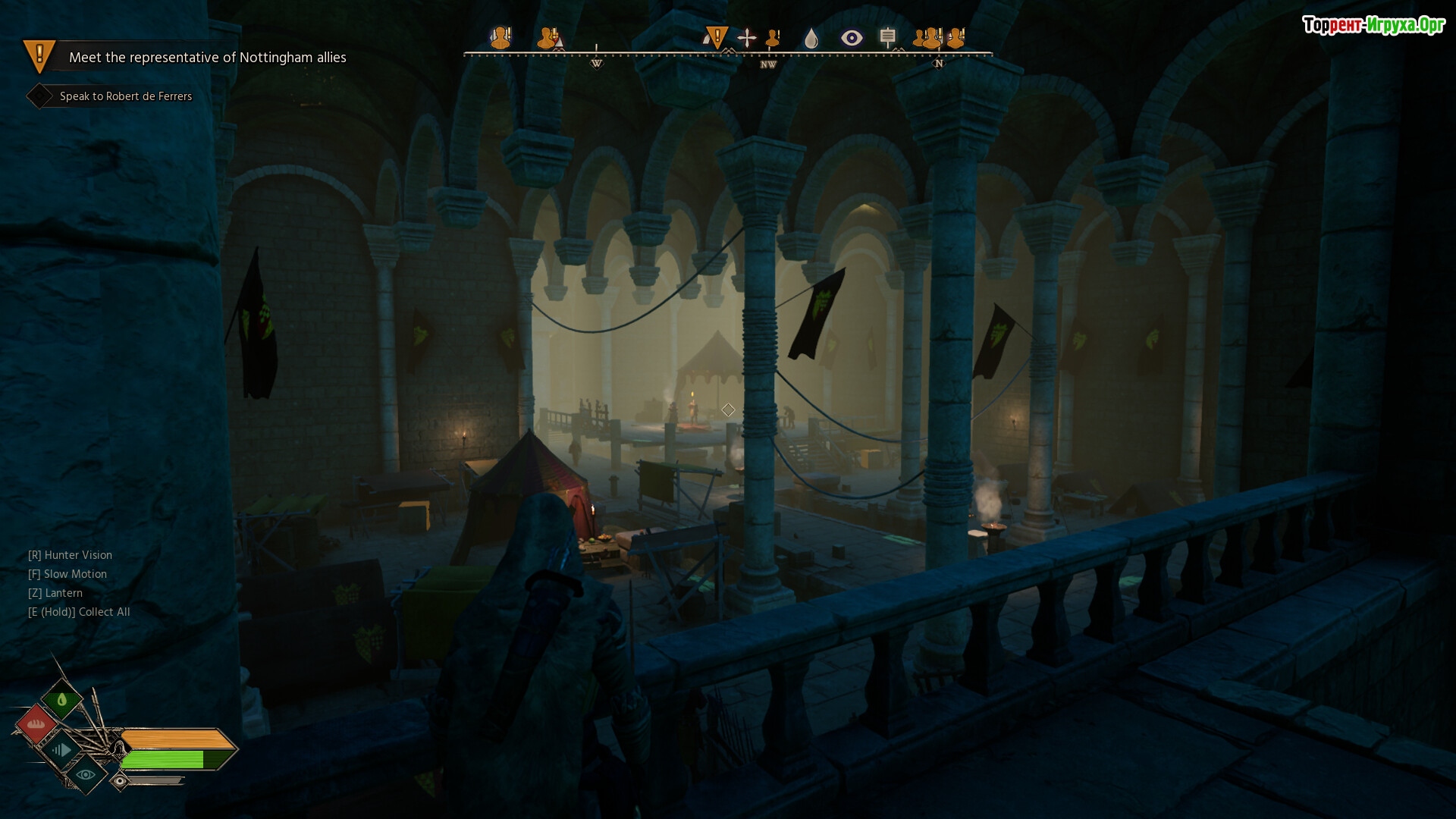1456x819 pixels.
Task: Select the four-pointed cross marker on compass
Action: [x=747, y=38]
